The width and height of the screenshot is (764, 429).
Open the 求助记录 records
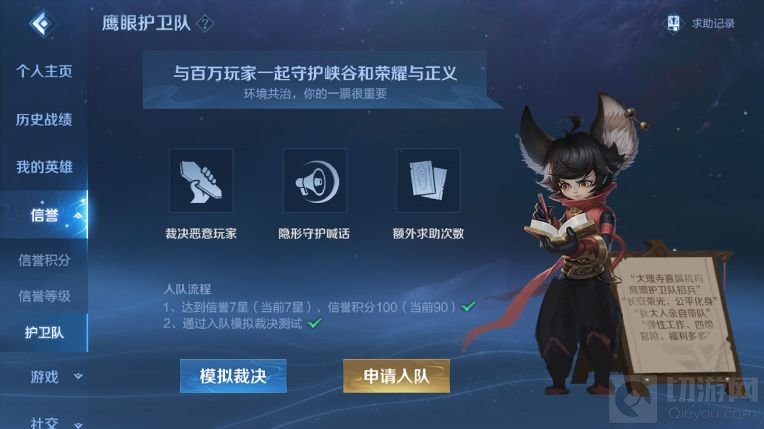click(x=702, y=23)
